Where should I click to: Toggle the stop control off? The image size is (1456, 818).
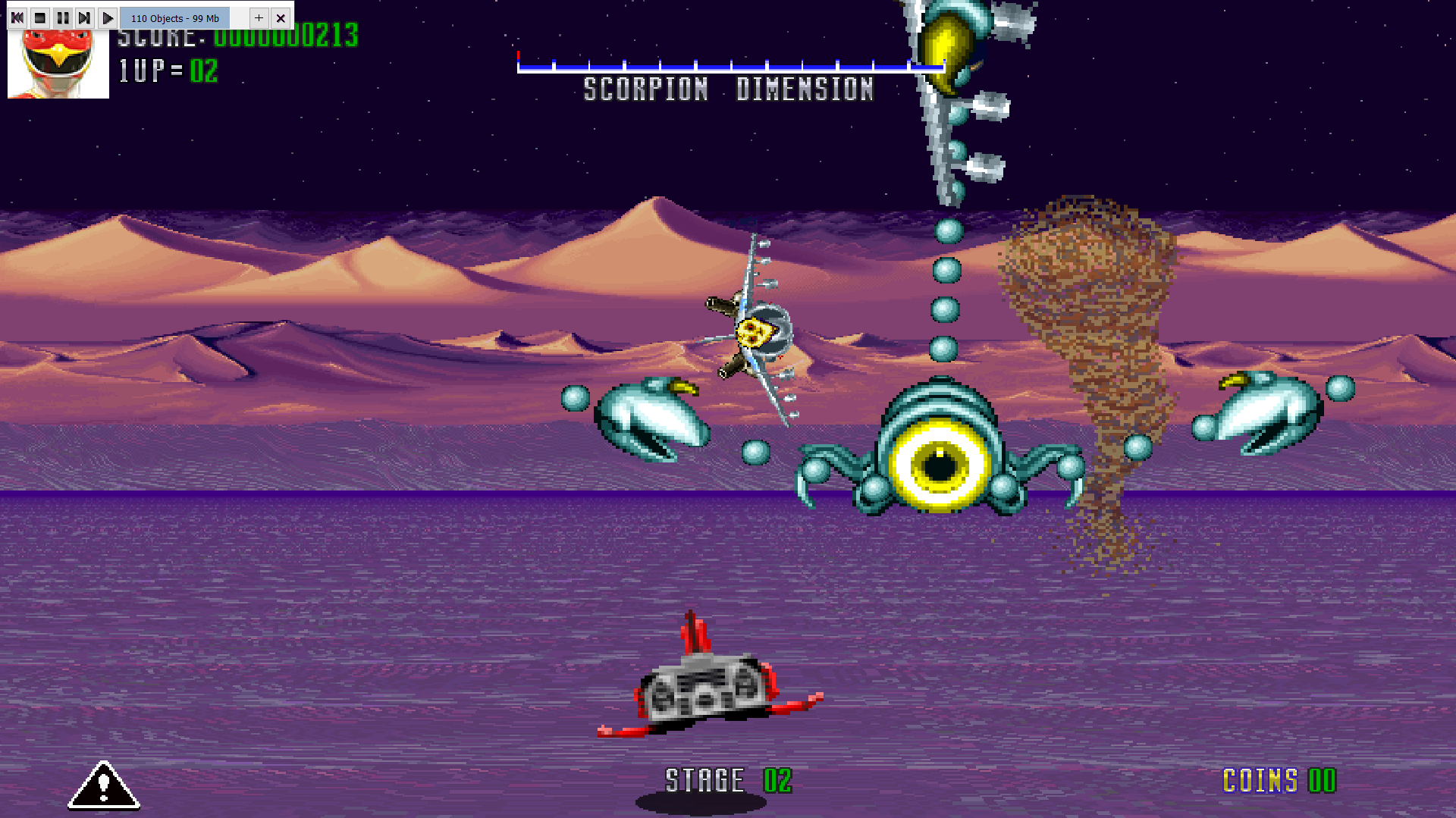click(39, 17)
